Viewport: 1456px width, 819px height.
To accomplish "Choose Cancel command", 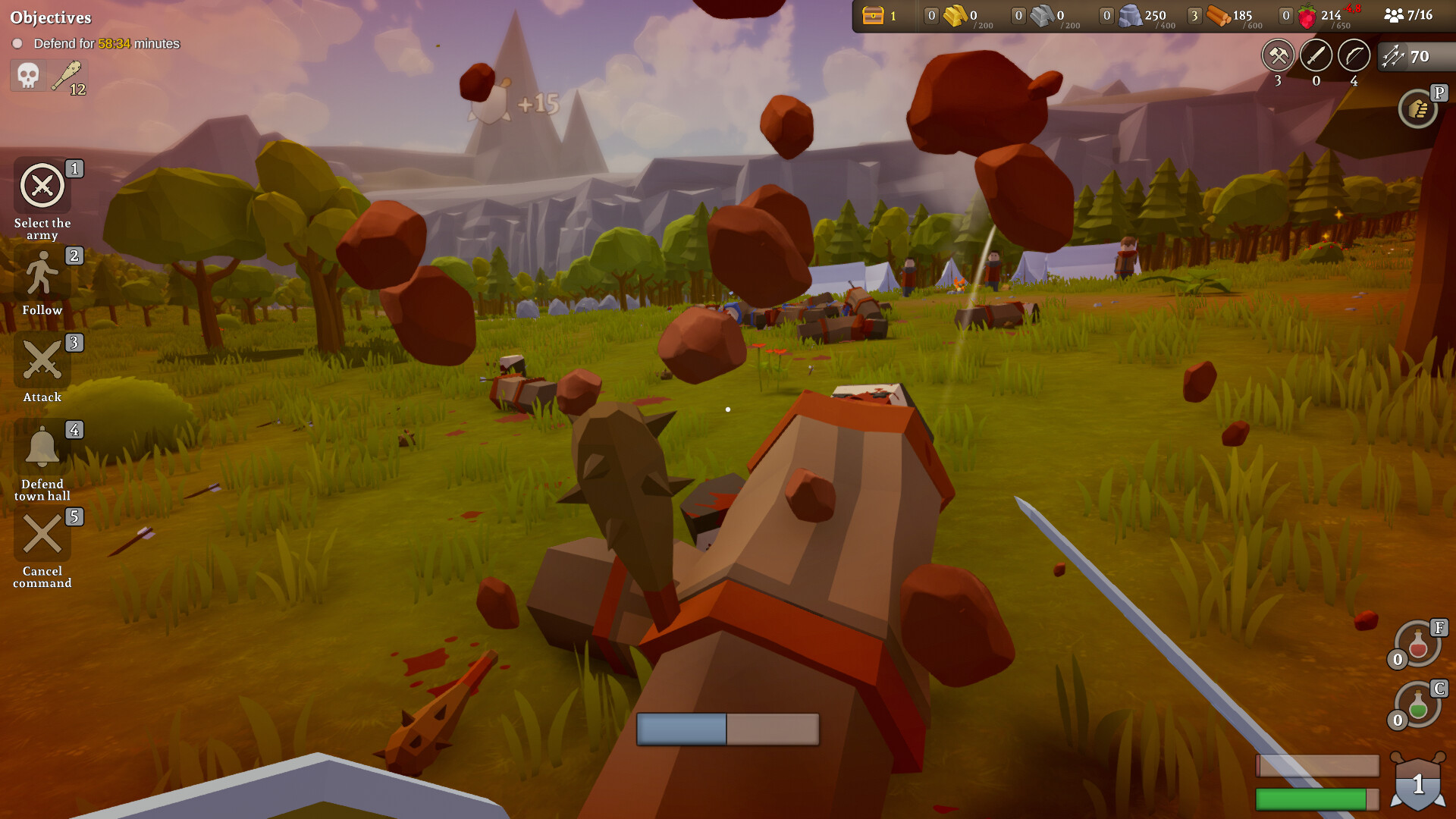I will (42, 535).
